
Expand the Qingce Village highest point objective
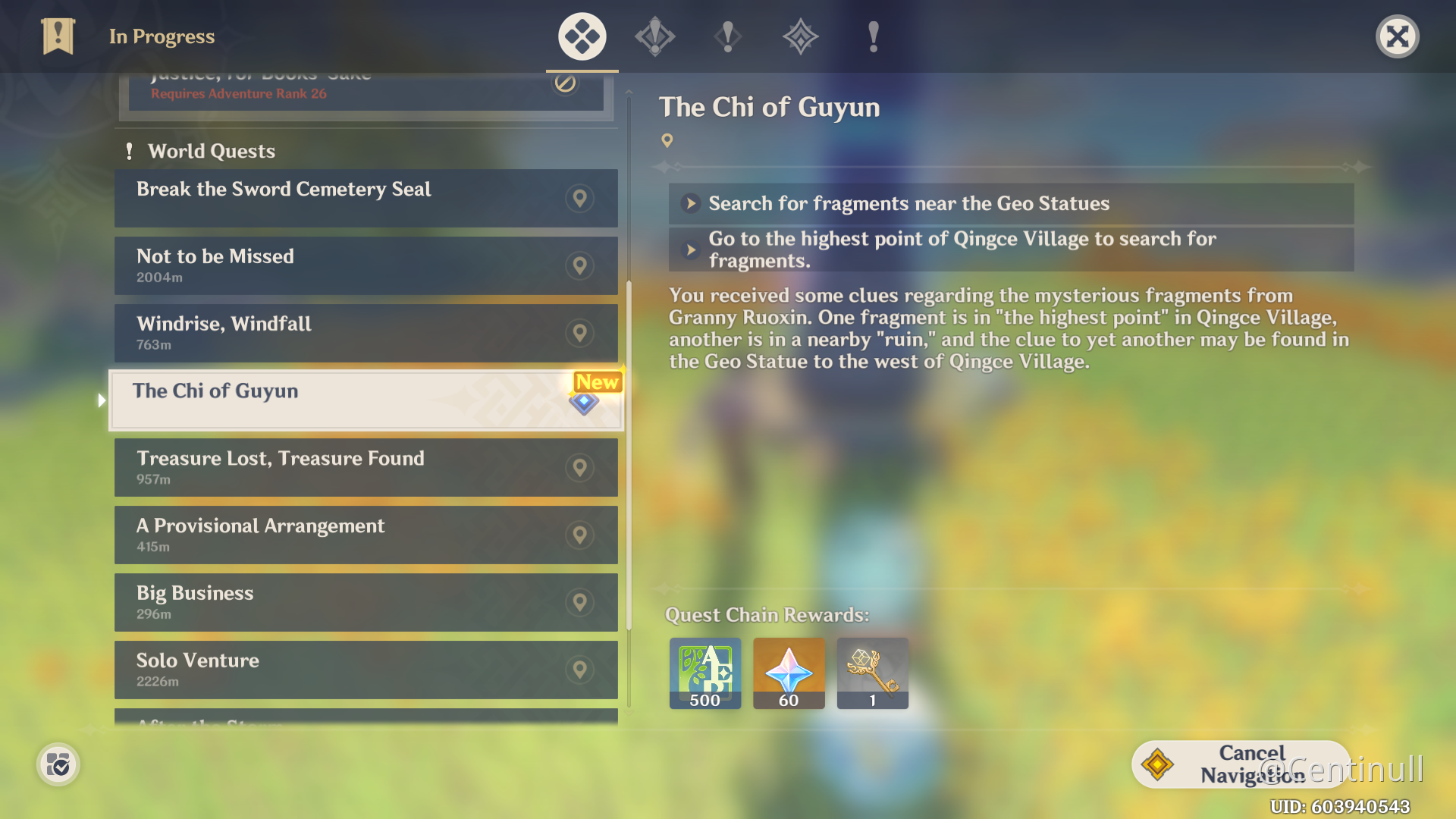[1011, 249]
